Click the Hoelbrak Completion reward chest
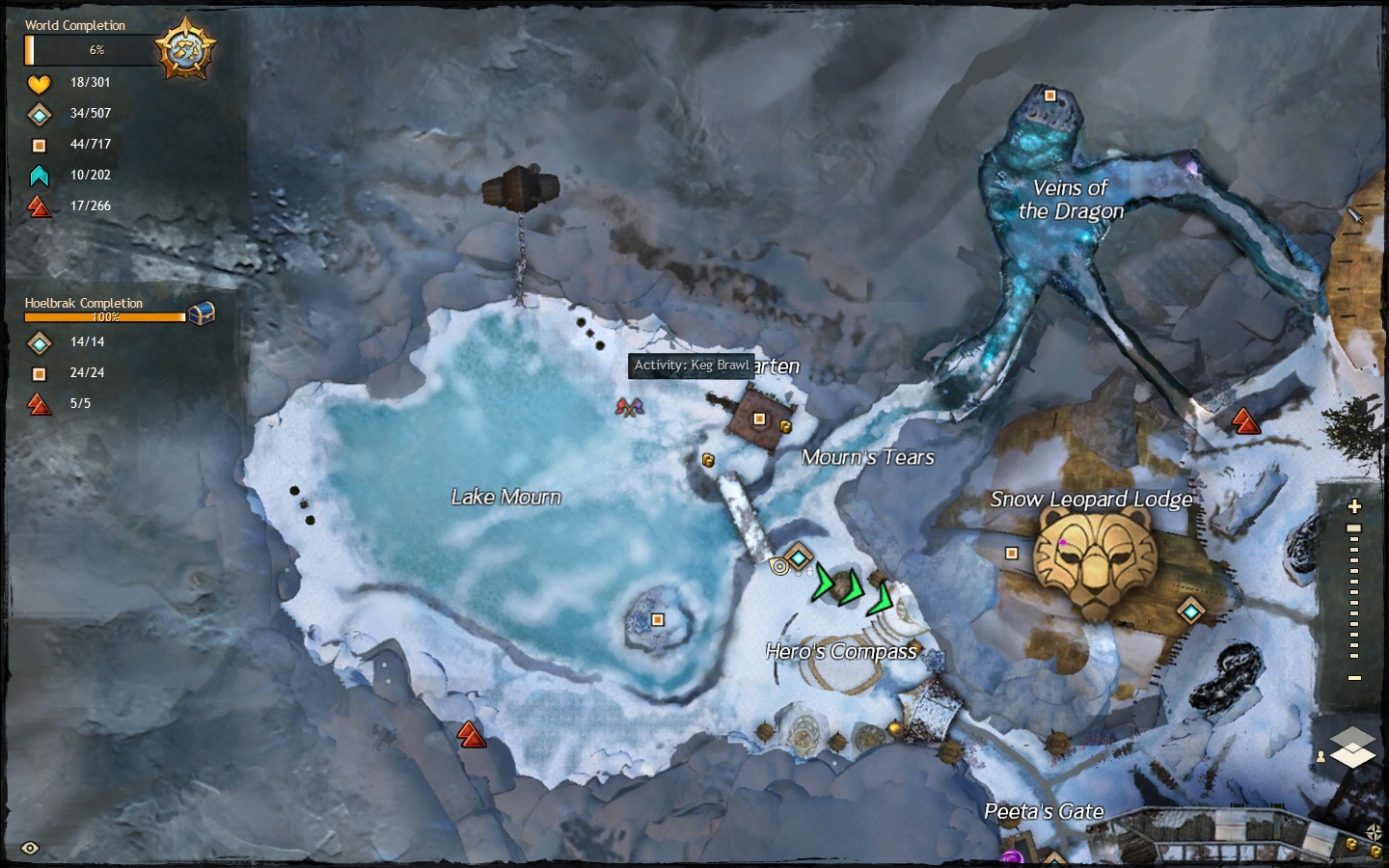The height and width of the screenshot is (868, 1389). point(201,313)
